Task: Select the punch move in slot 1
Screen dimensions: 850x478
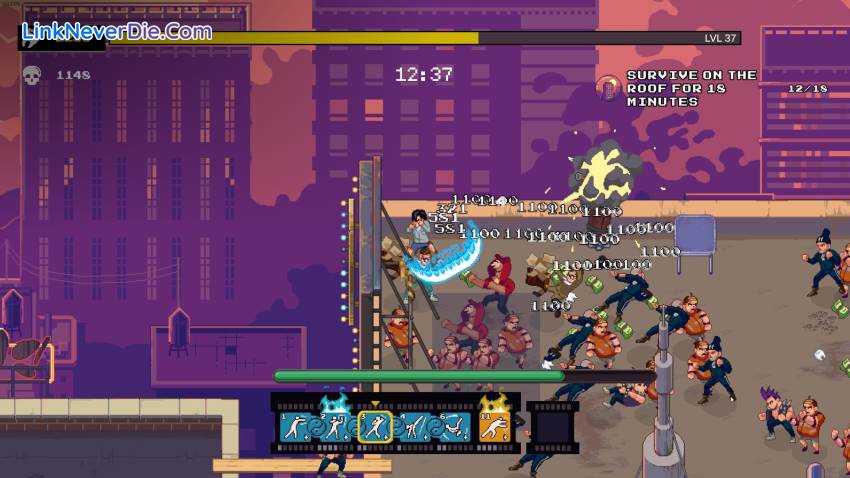Action: (x=296, y=427)
